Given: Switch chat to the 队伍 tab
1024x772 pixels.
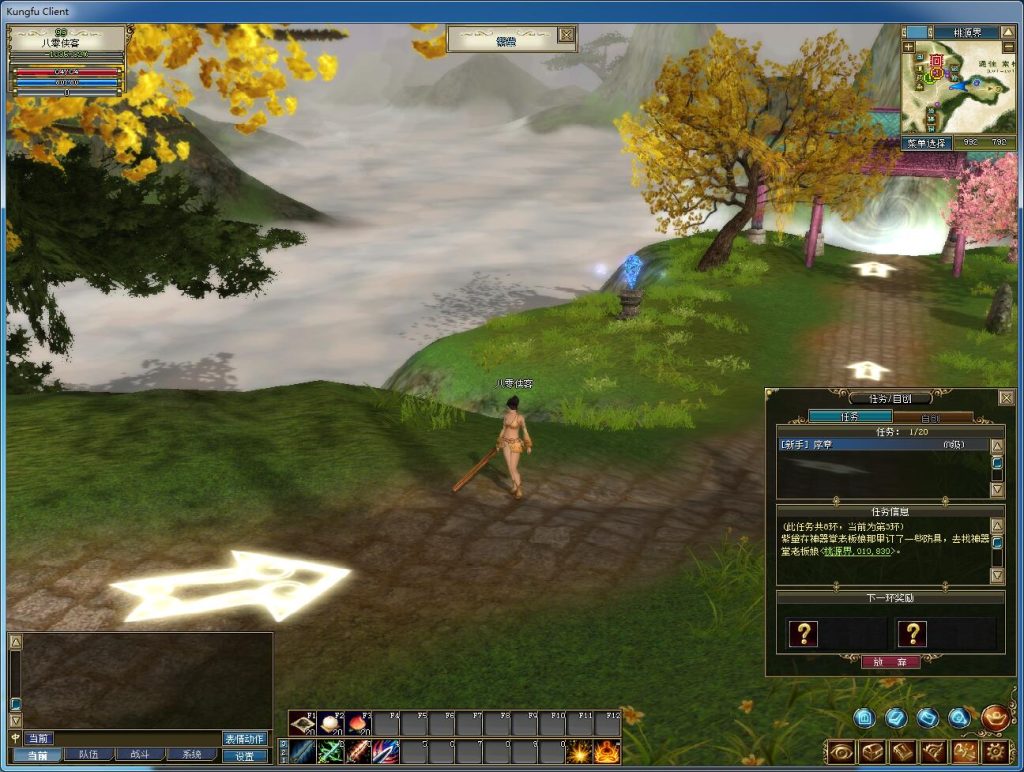Looking at the screenshot, I should click(88, 755).
